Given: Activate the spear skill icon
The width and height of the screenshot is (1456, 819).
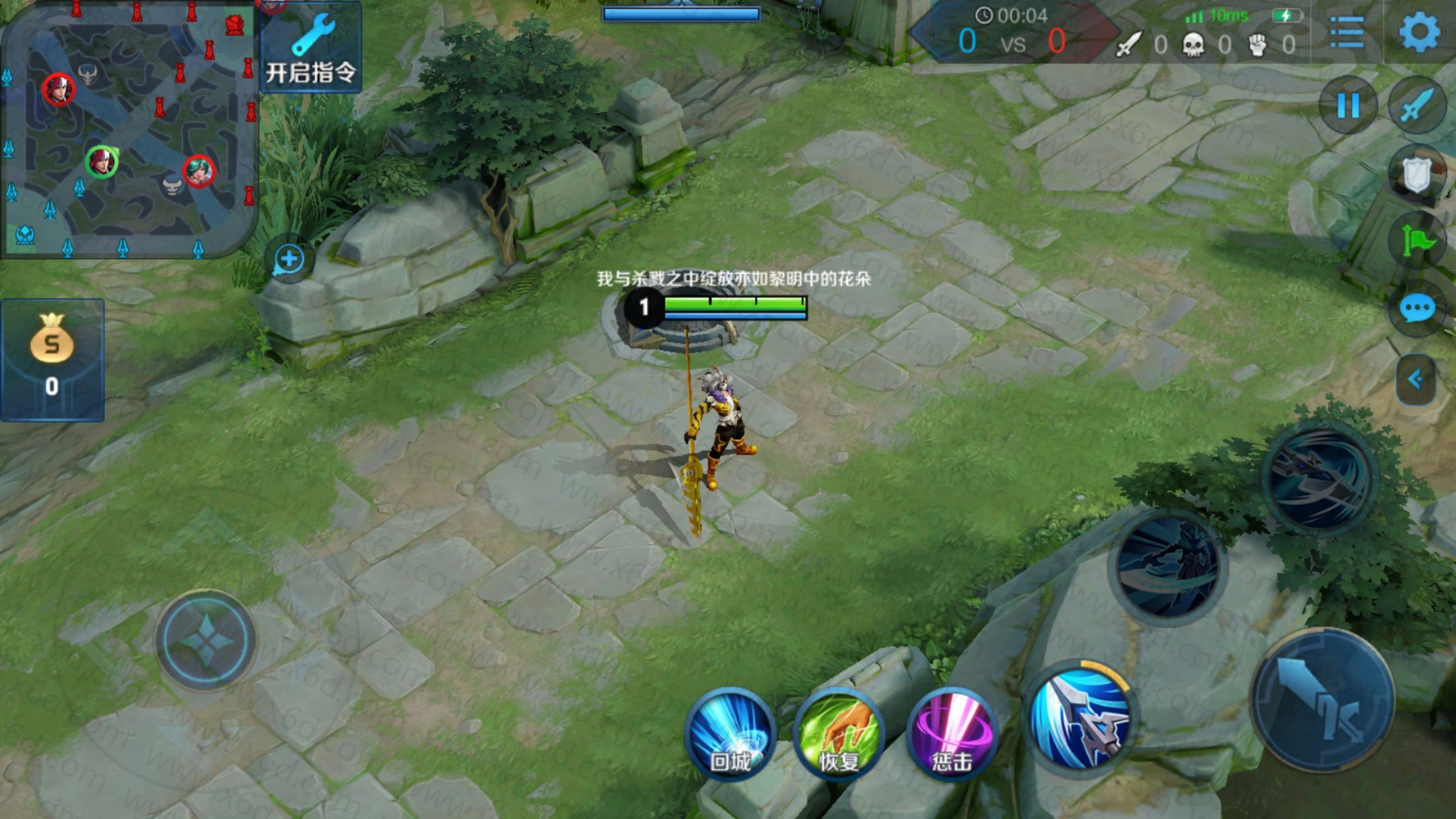Looking at the screenshot, I should pyautogui.click(x=1080, y=717).
